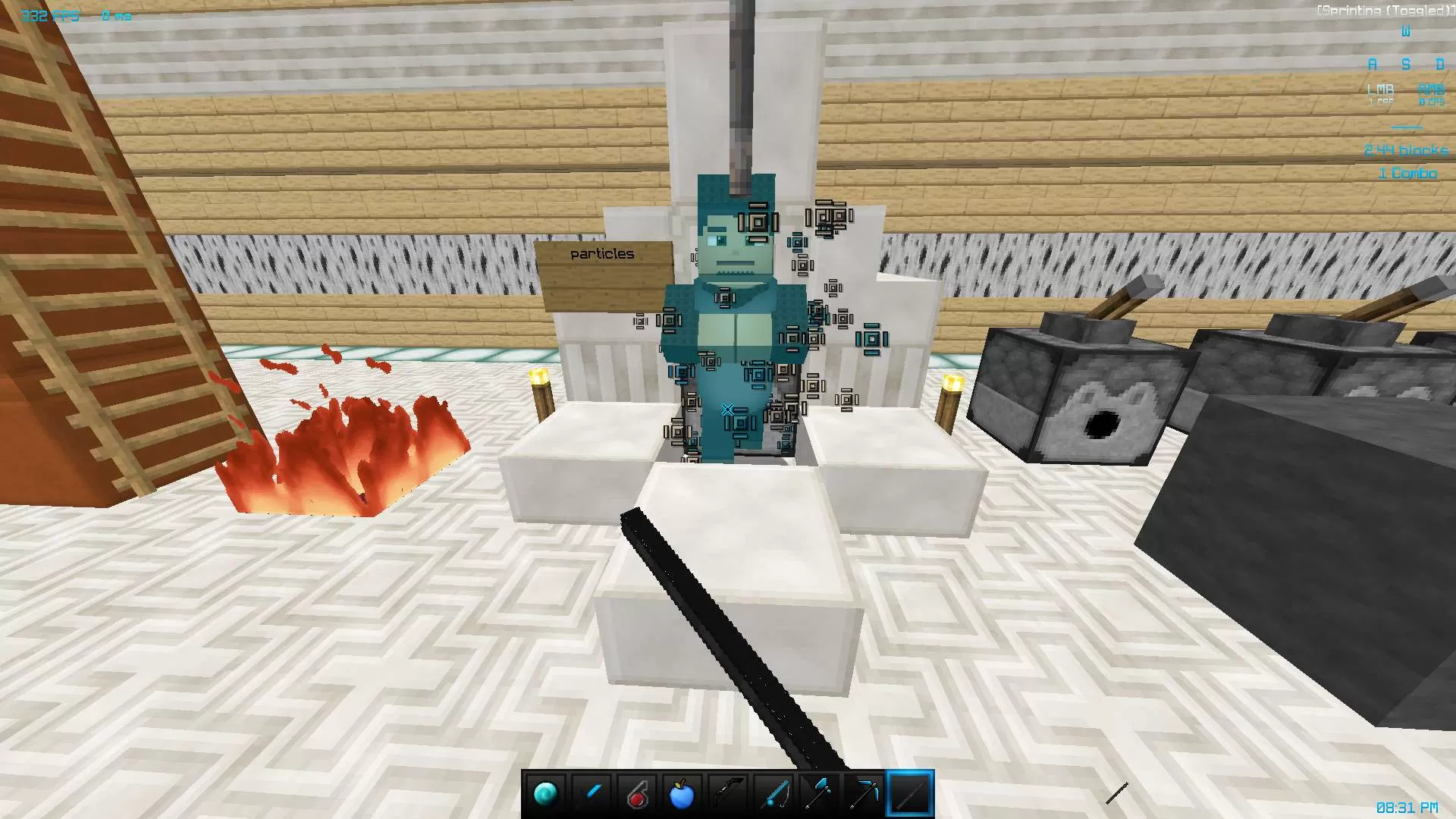Select the bow in hotbar slot five
Image resolution: width=1456 pixels, height=819 pixels.
729,793
